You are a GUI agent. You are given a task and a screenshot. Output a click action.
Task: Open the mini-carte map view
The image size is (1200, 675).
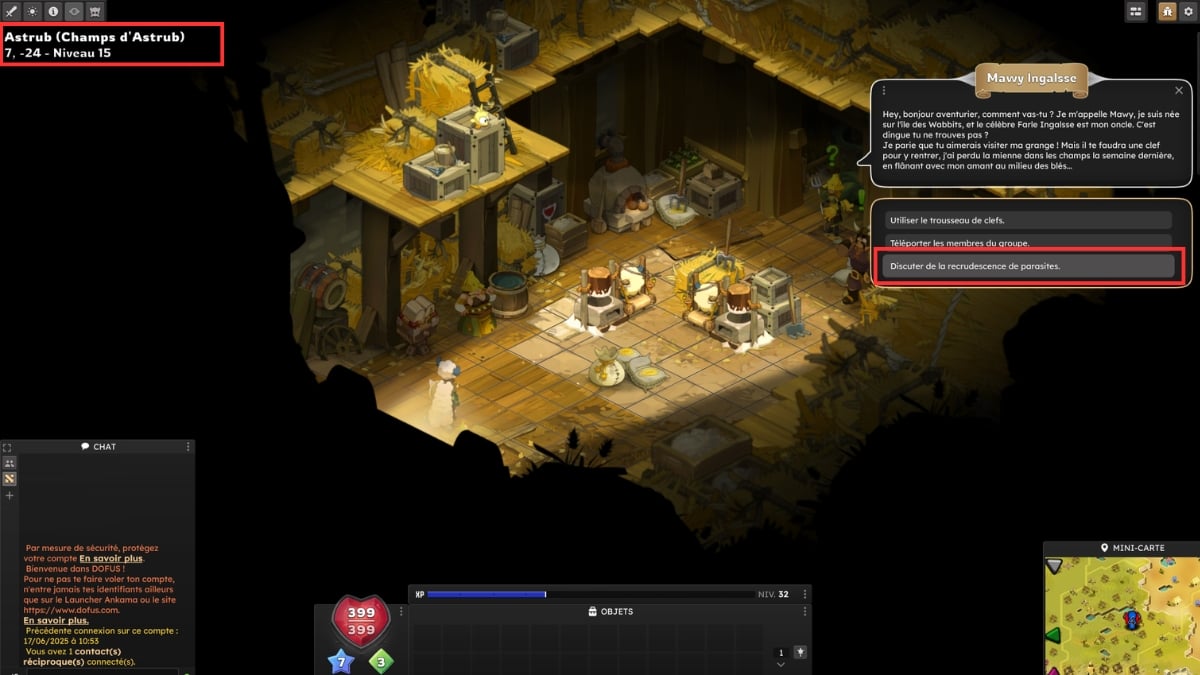pos(1121,610)
